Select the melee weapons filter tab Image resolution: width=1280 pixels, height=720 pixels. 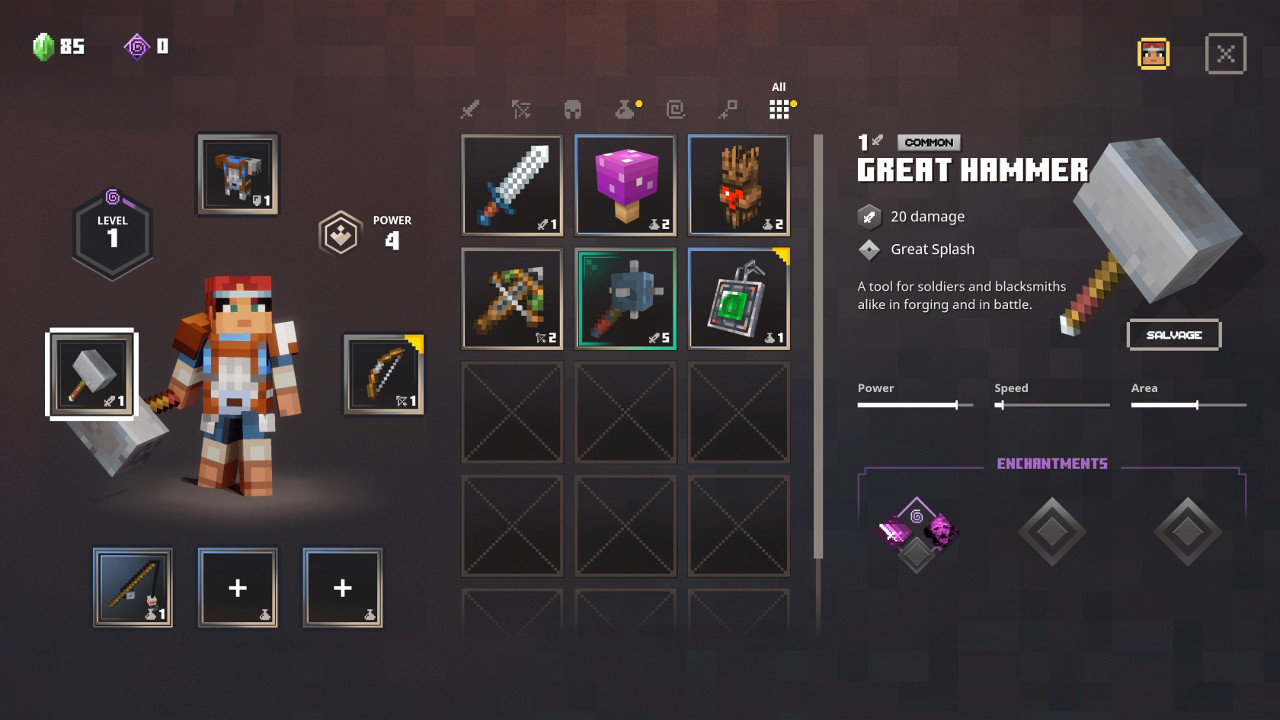click(470, 110)
